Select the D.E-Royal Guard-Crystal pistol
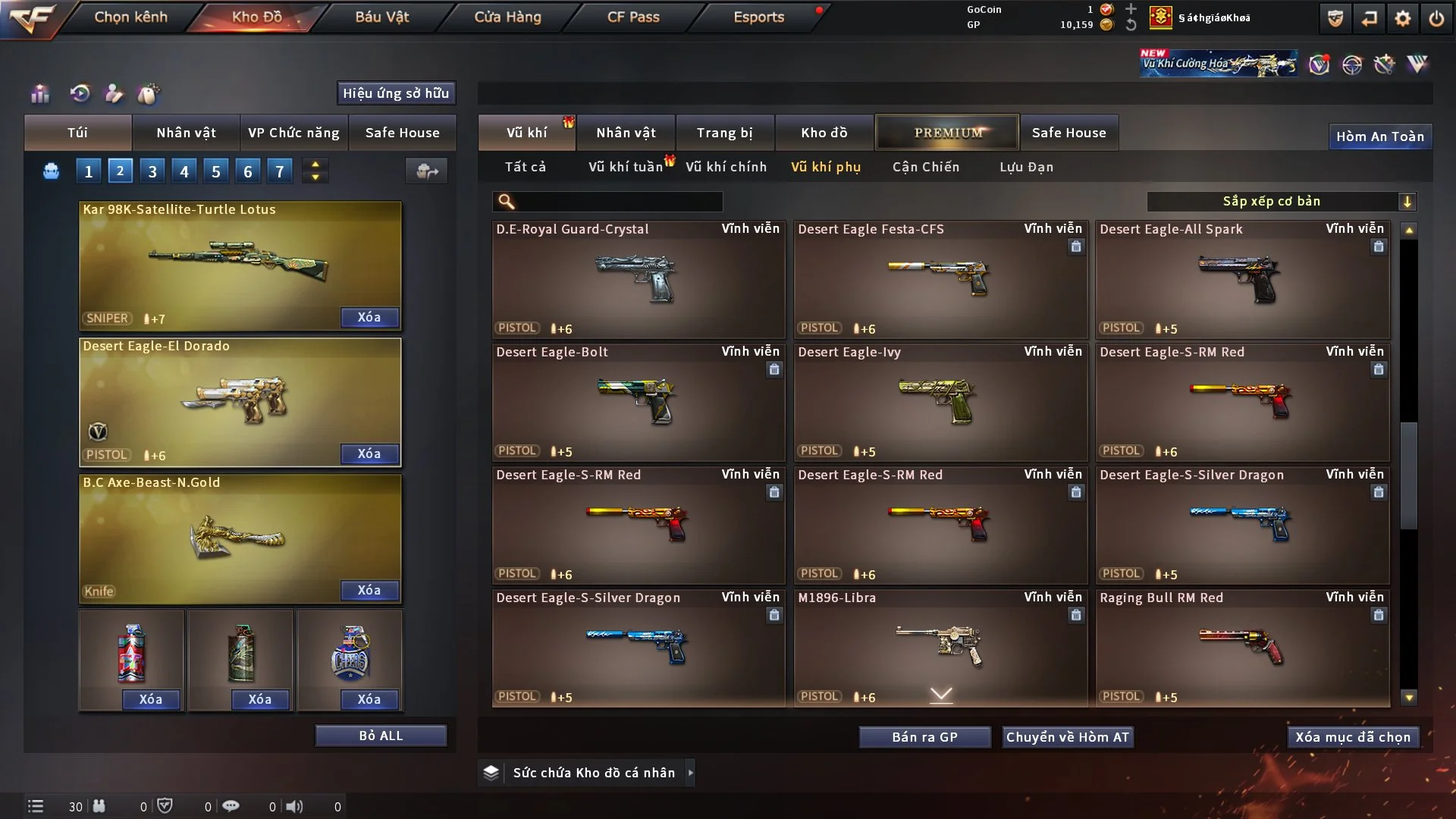 click(638, 279)
